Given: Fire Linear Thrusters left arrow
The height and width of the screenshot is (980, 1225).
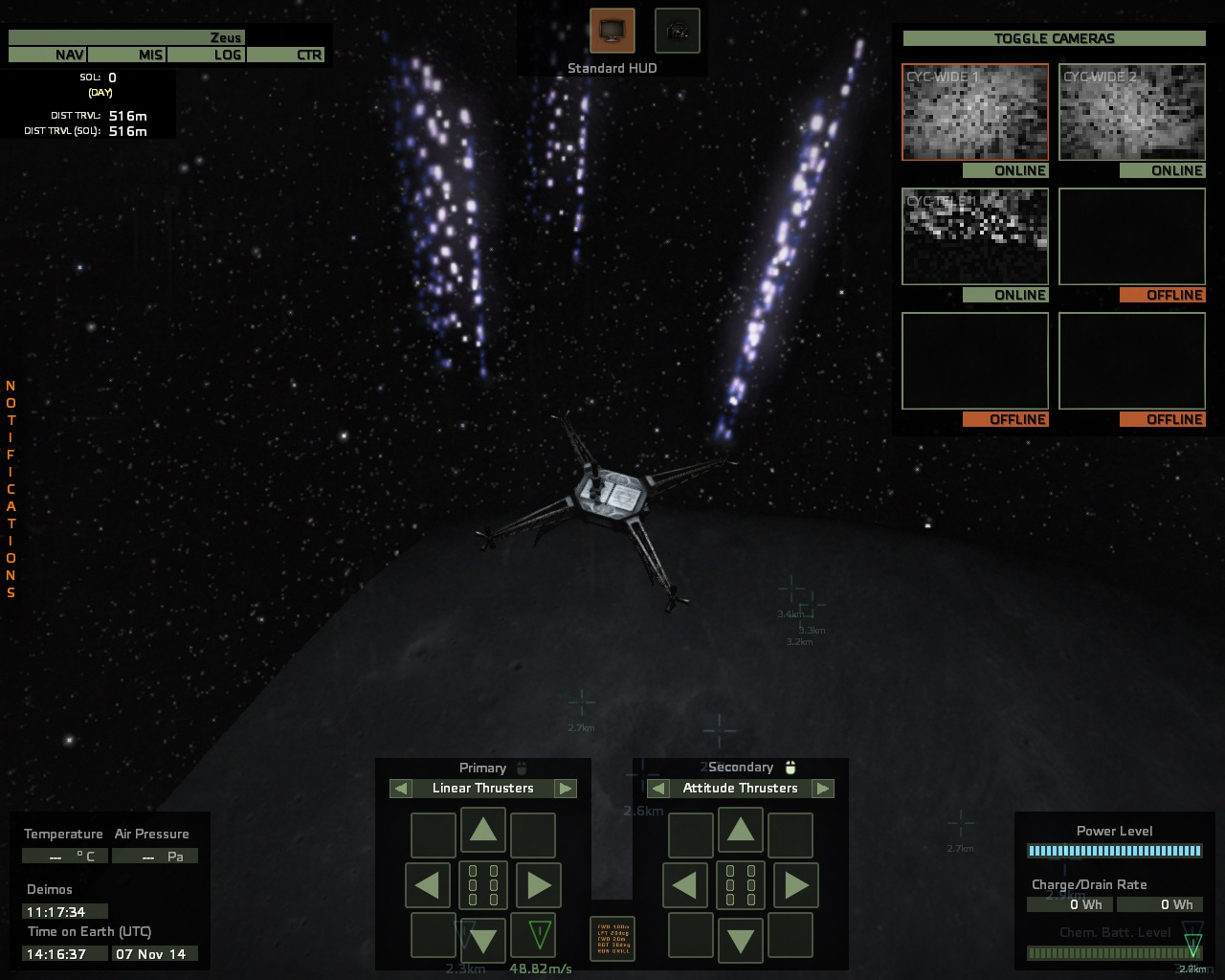Looking at the screenshot, I should (x=428, y=885).
